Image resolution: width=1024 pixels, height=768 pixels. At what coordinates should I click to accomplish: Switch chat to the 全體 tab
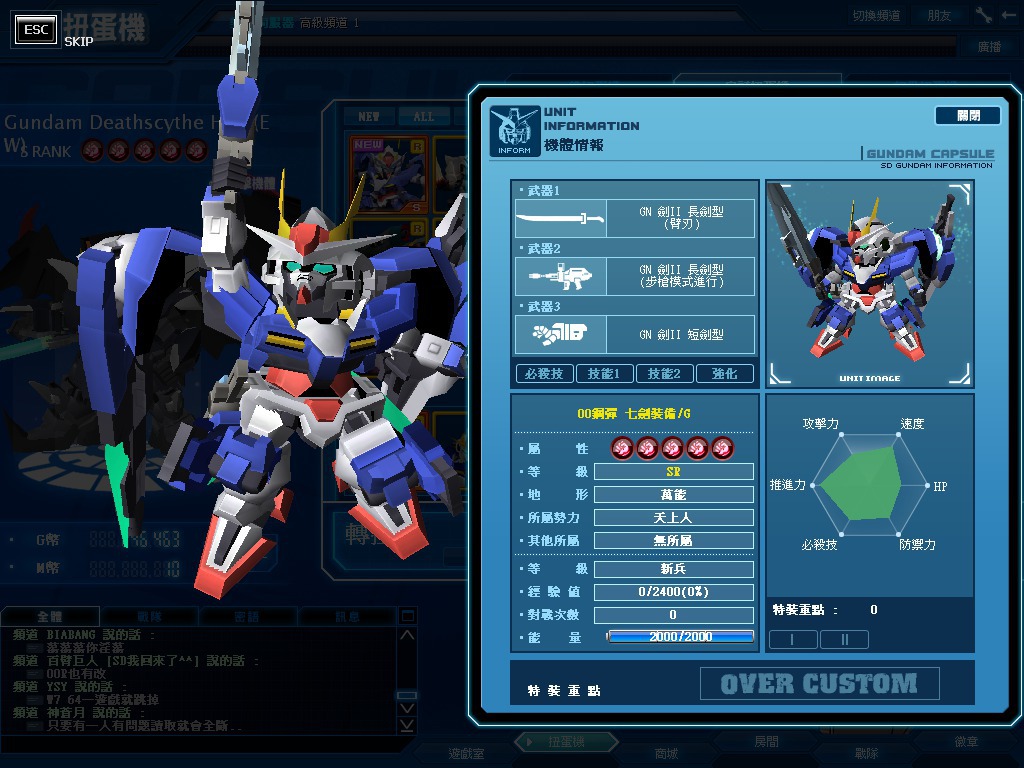[50, 617]
